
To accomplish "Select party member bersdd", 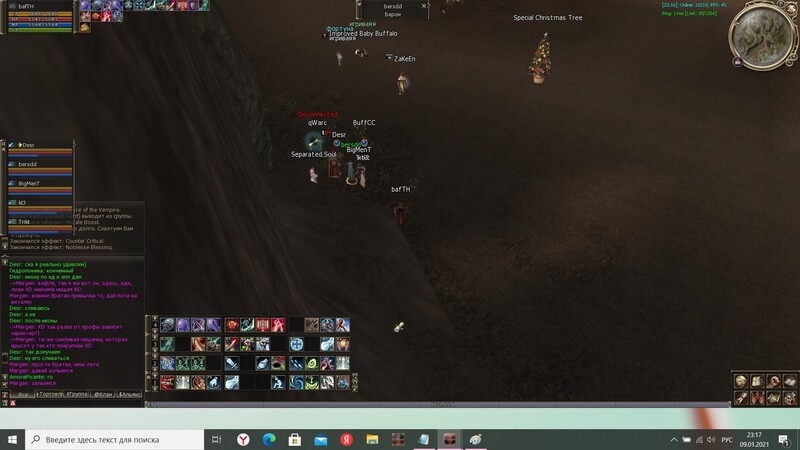I will 28,164.
